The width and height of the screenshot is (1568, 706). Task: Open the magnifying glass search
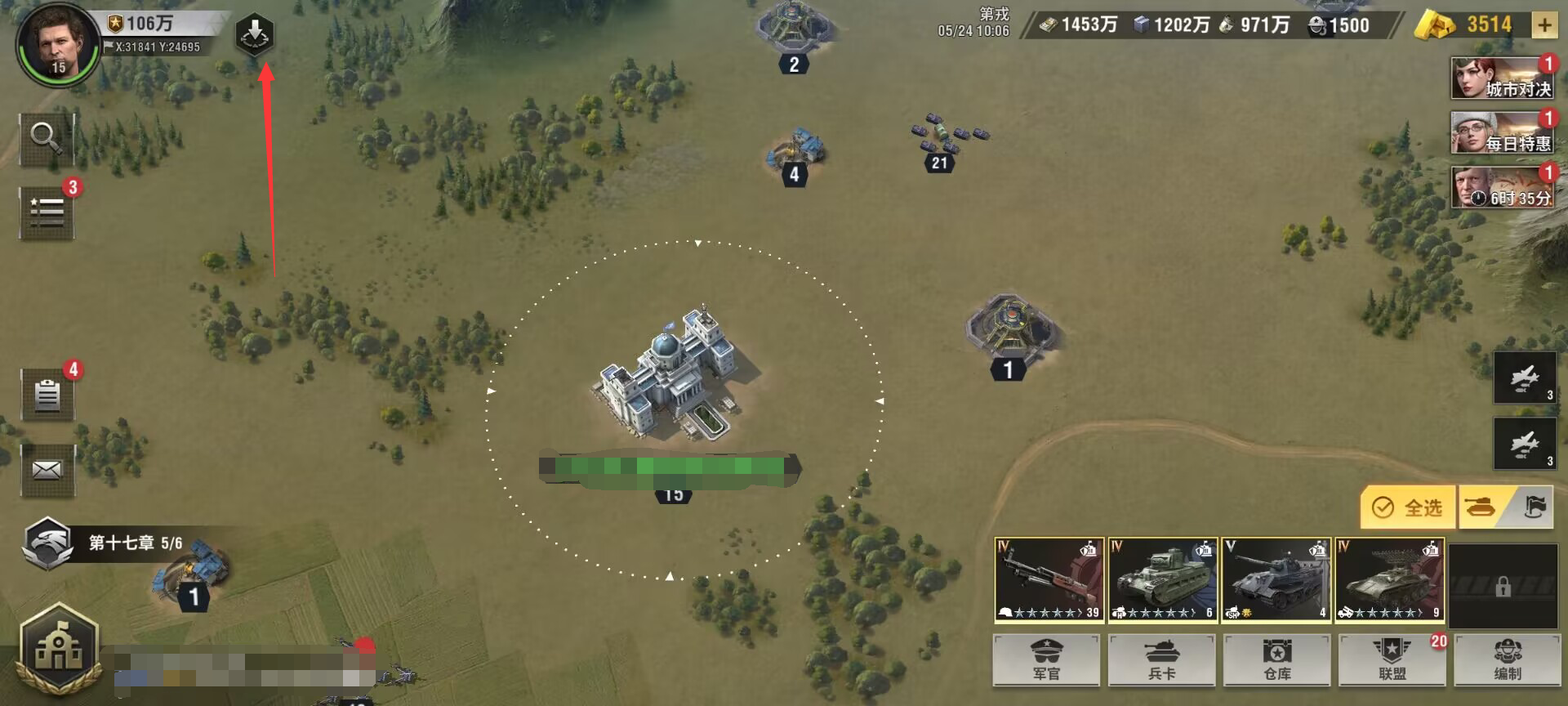tap(47, 139)
